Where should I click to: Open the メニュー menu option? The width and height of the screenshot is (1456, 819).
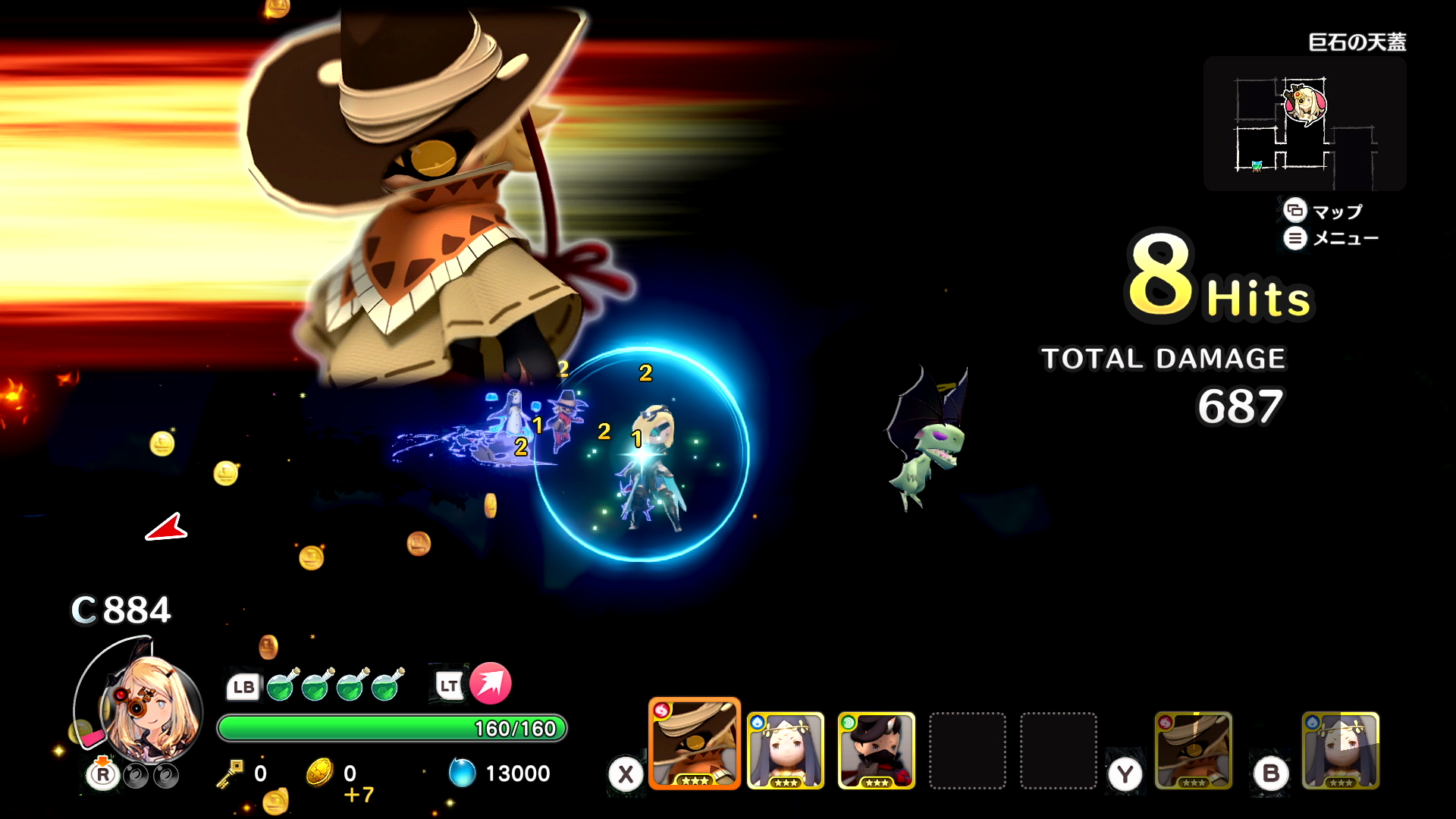point(1345,239)
